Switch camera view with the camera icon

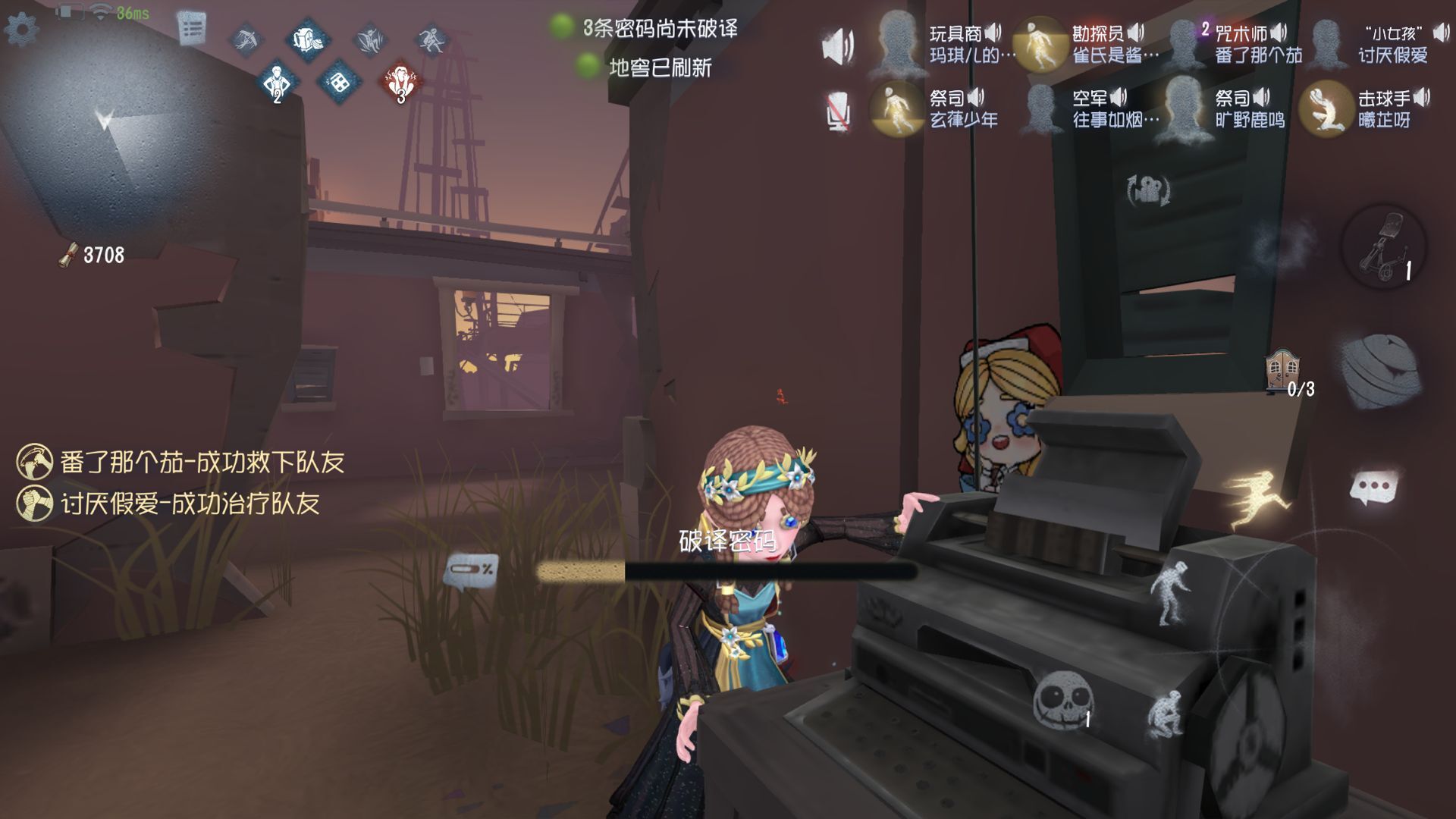[1150, 190]
